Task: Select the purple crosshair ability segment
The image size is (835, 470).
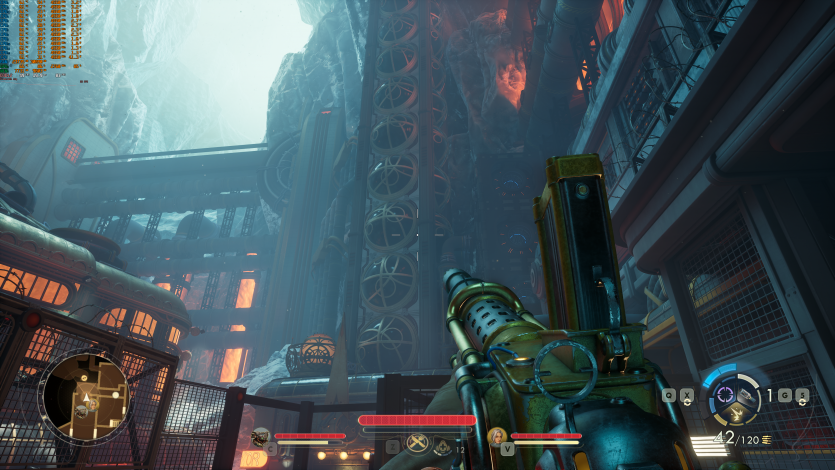Action: coord(725,394)
